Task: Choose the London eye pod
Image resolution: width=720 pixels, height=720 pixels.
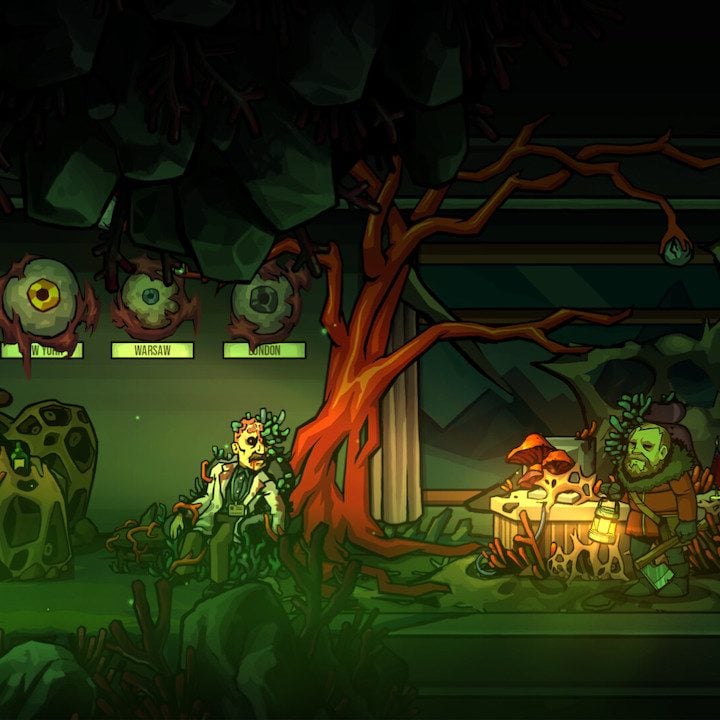Action: [263, 300]
